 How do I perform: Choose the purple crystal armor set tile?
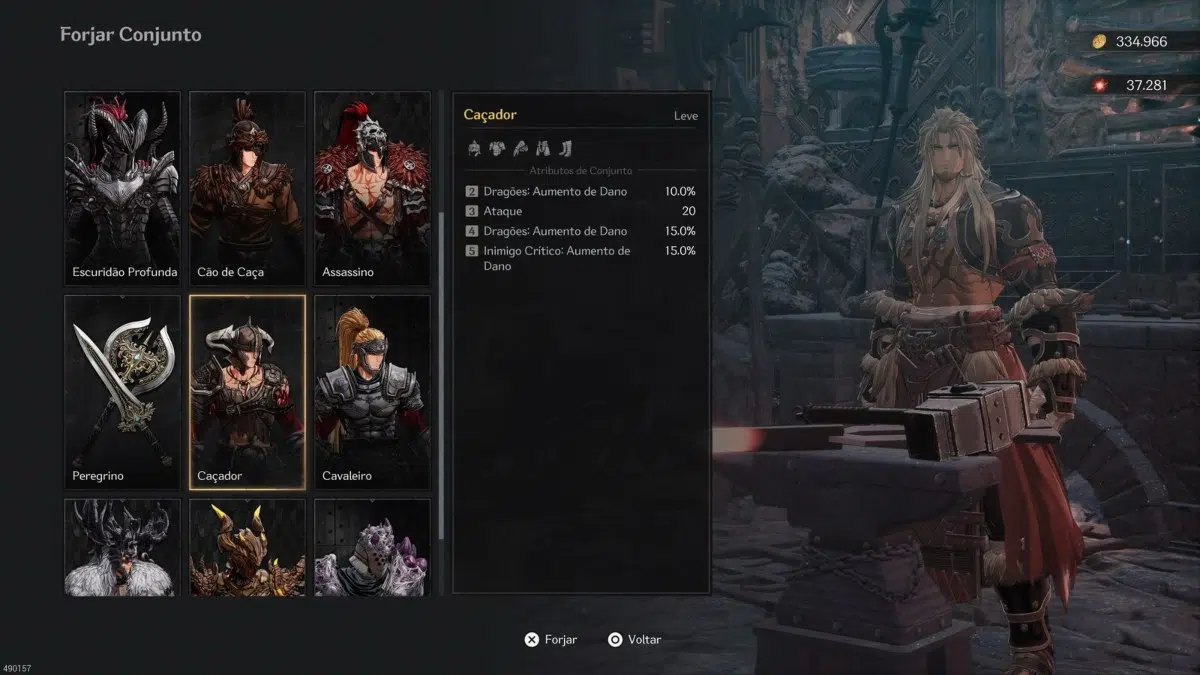point(372,547)
